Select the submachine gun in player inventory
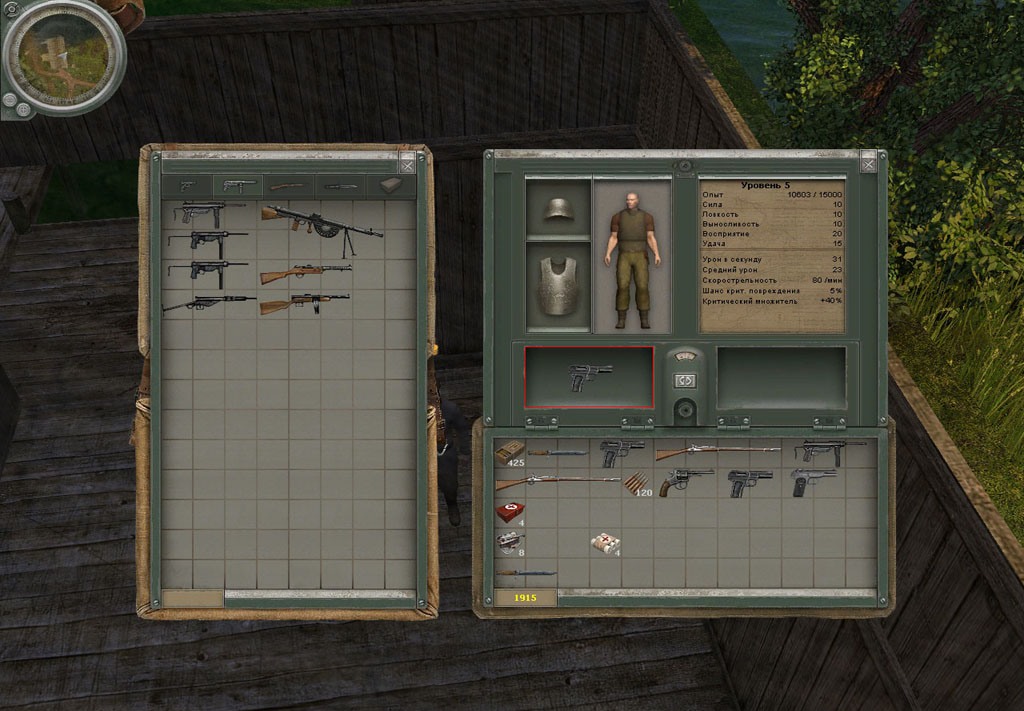Viewport: 1024px width, 711px height. click(829, 452)
